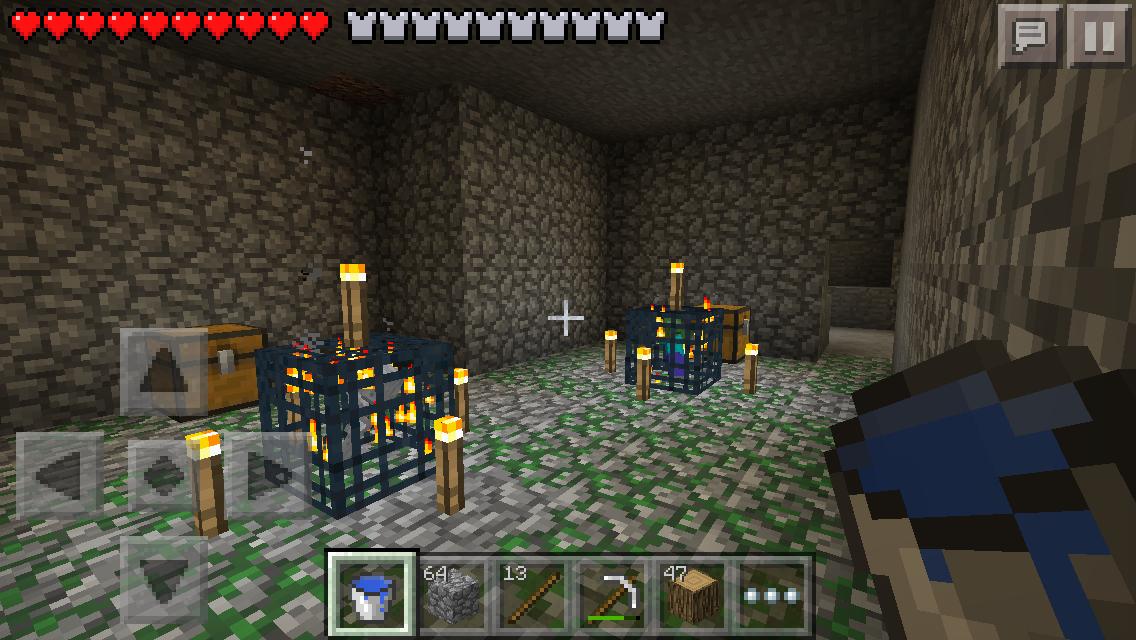Tap the D-pad forward arrow
The height and width of the screenshot is (640, 1136).
[x=163, y=373]
